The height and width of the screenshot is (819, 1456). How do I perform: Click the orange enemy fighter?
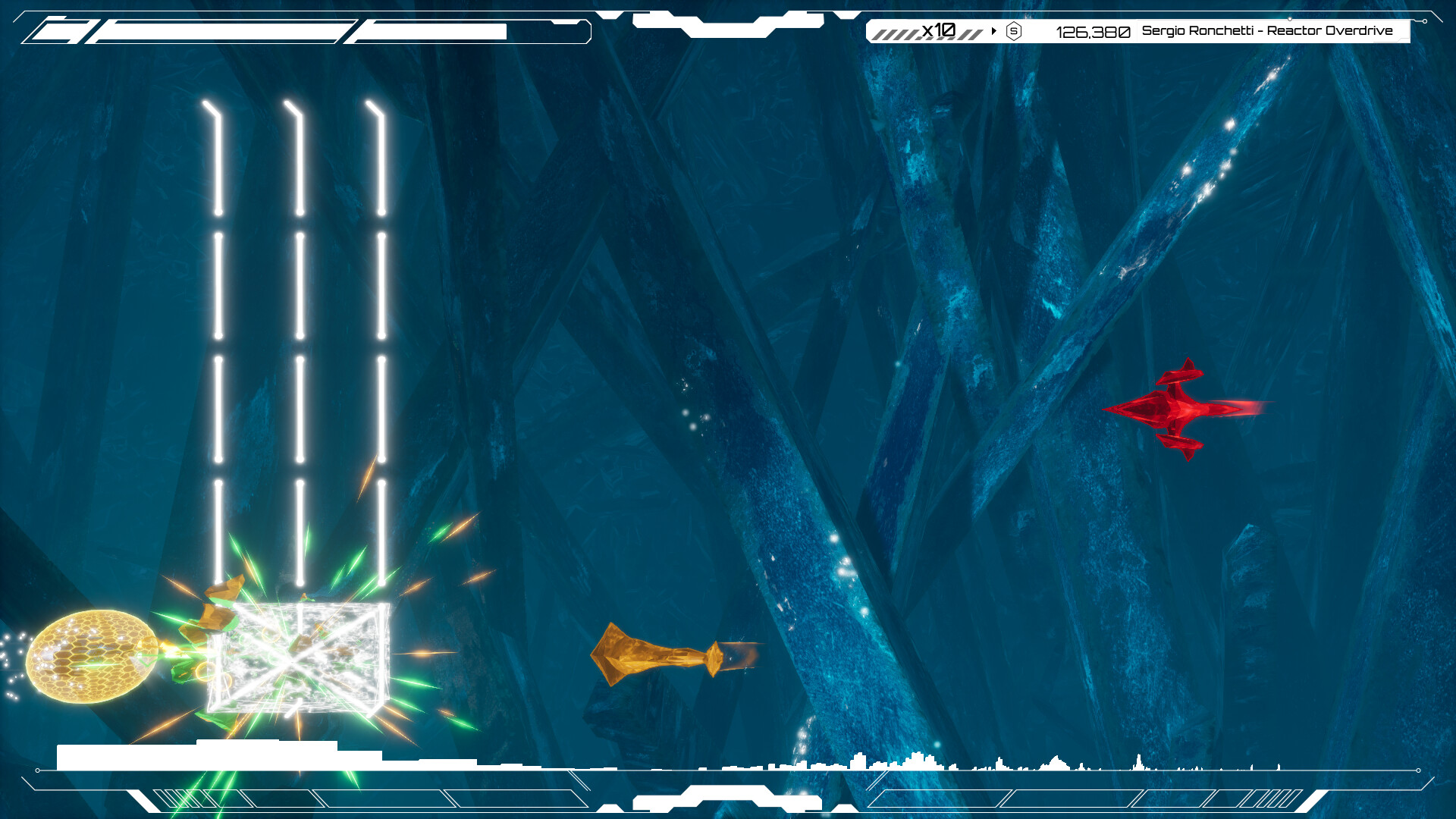coord(660,658)
